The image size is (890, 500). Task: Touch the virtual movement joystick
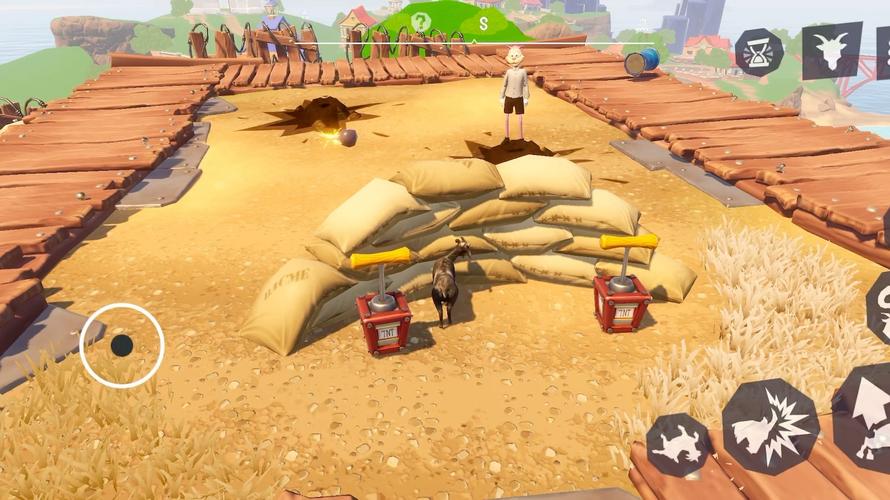(x=122, y=345)
